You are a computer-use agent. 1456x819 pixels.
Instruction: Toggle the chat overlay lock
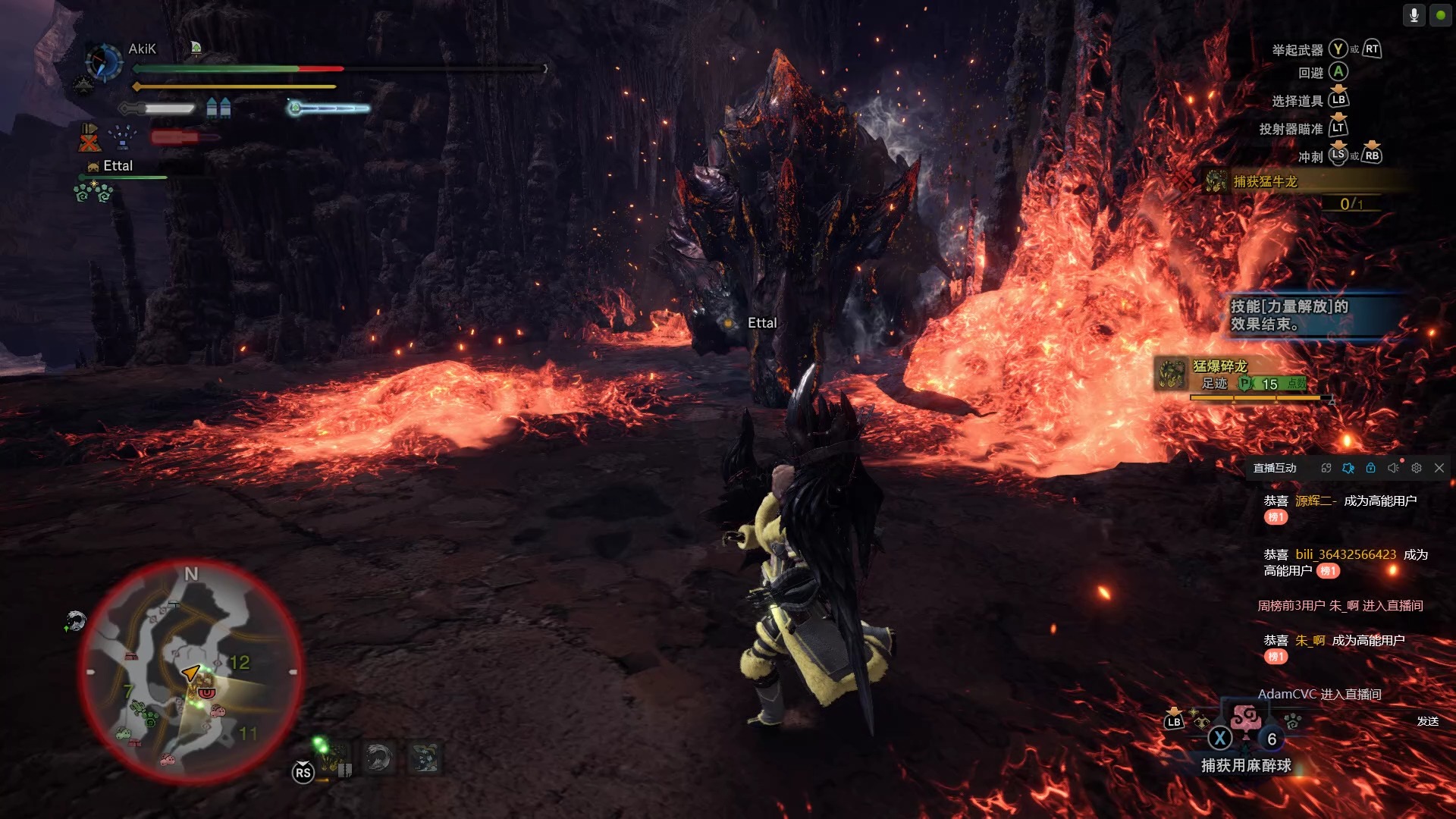click(x=1370, y=469)
